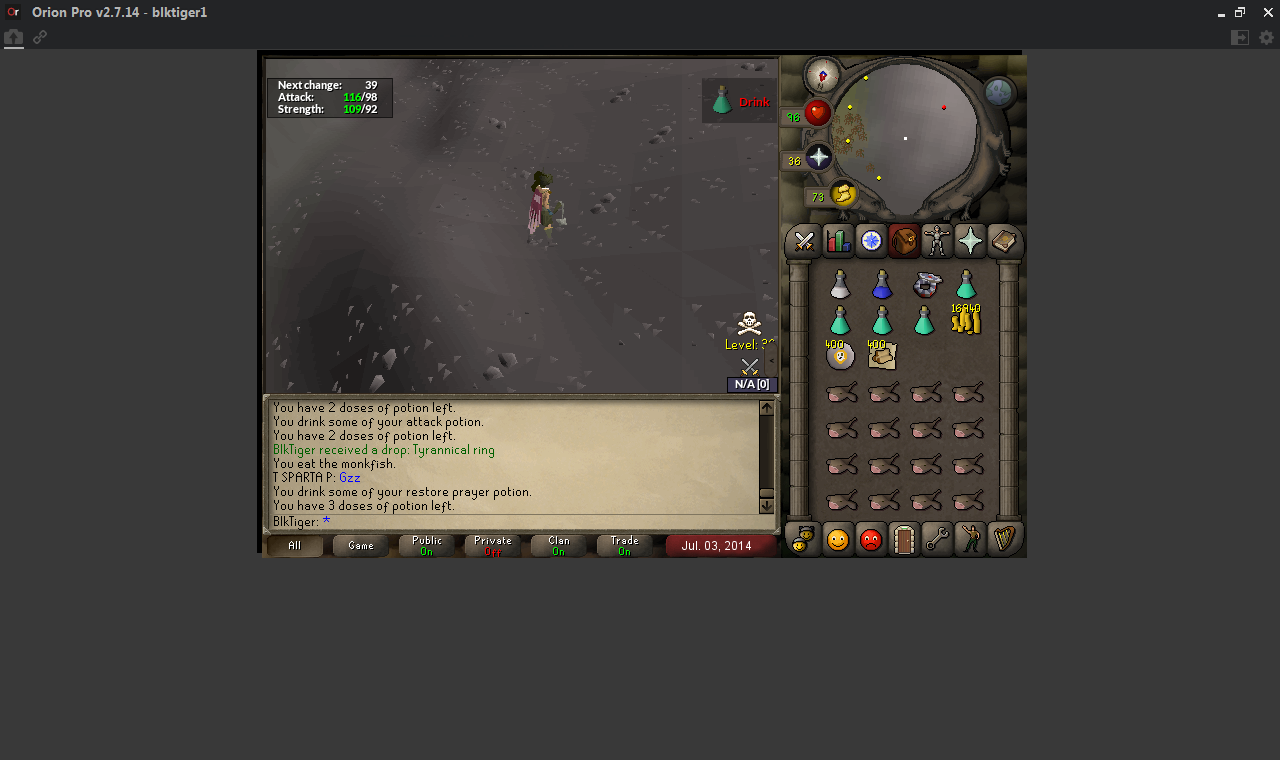Disable Trade chat
This screenshot has height=760, width=1280.
click(623, 545)
